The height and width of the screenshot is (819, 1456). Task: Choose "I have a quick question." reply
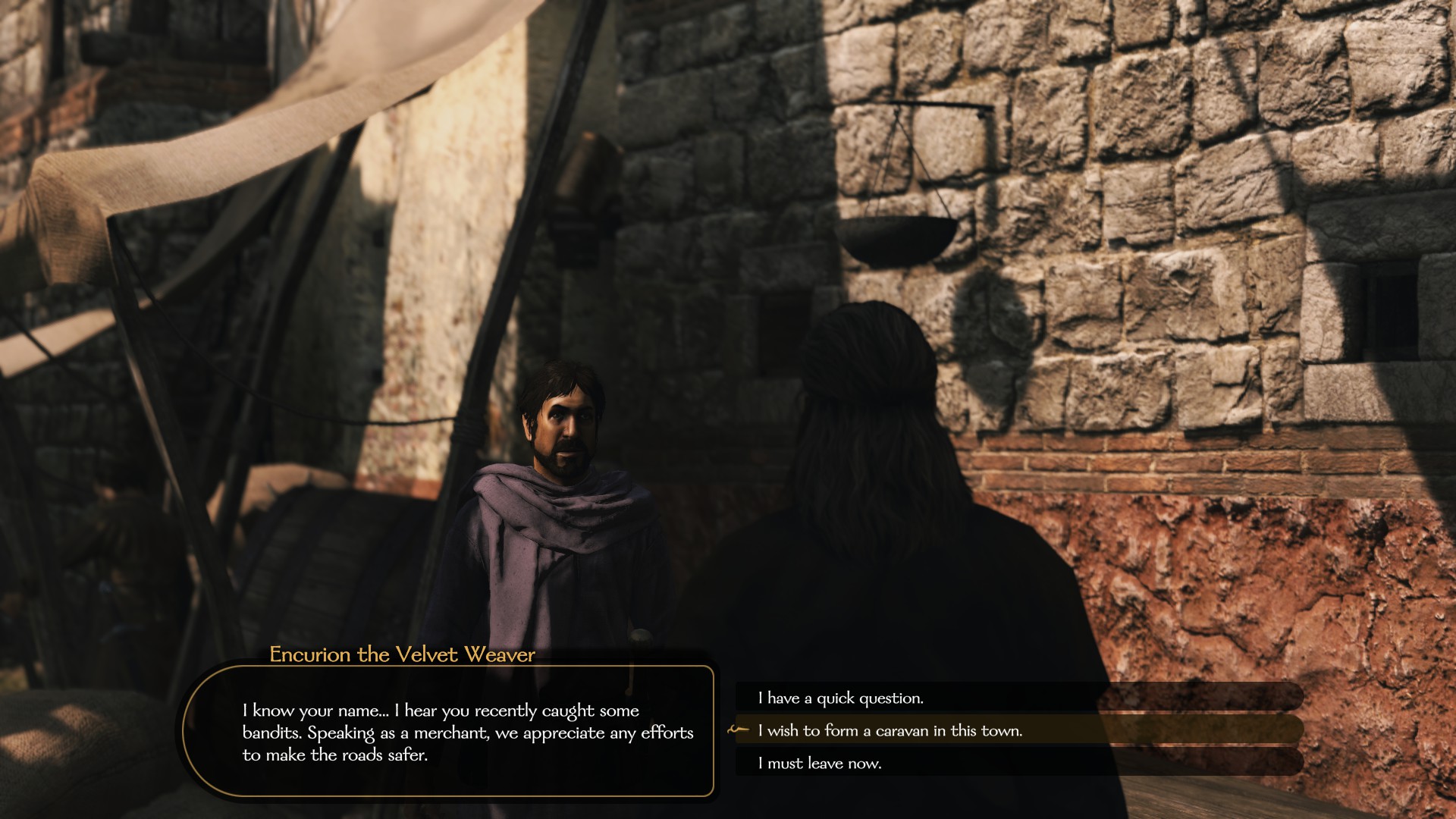click(x=840, y=698)
